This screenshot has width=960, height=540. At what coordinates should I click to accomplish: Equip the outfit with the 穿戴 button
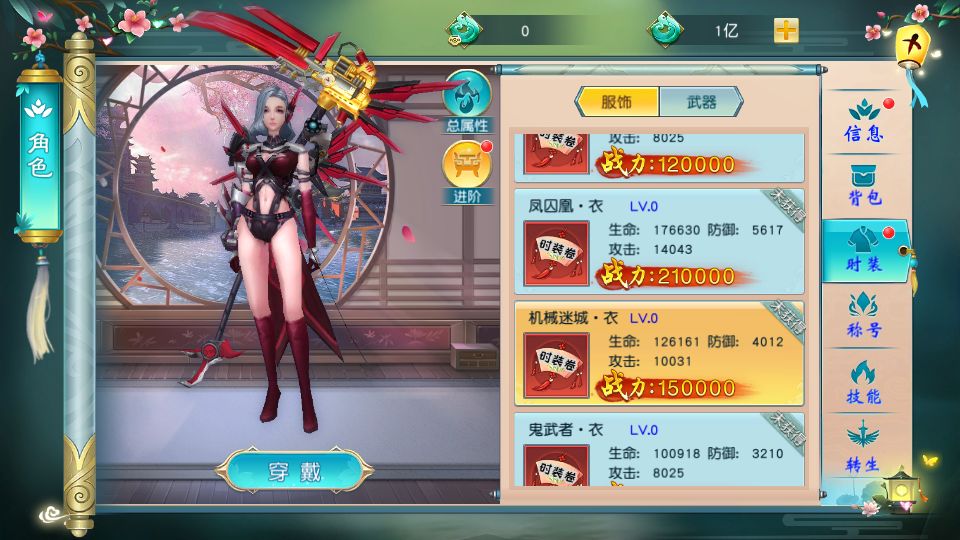click(x=295, y=471)
